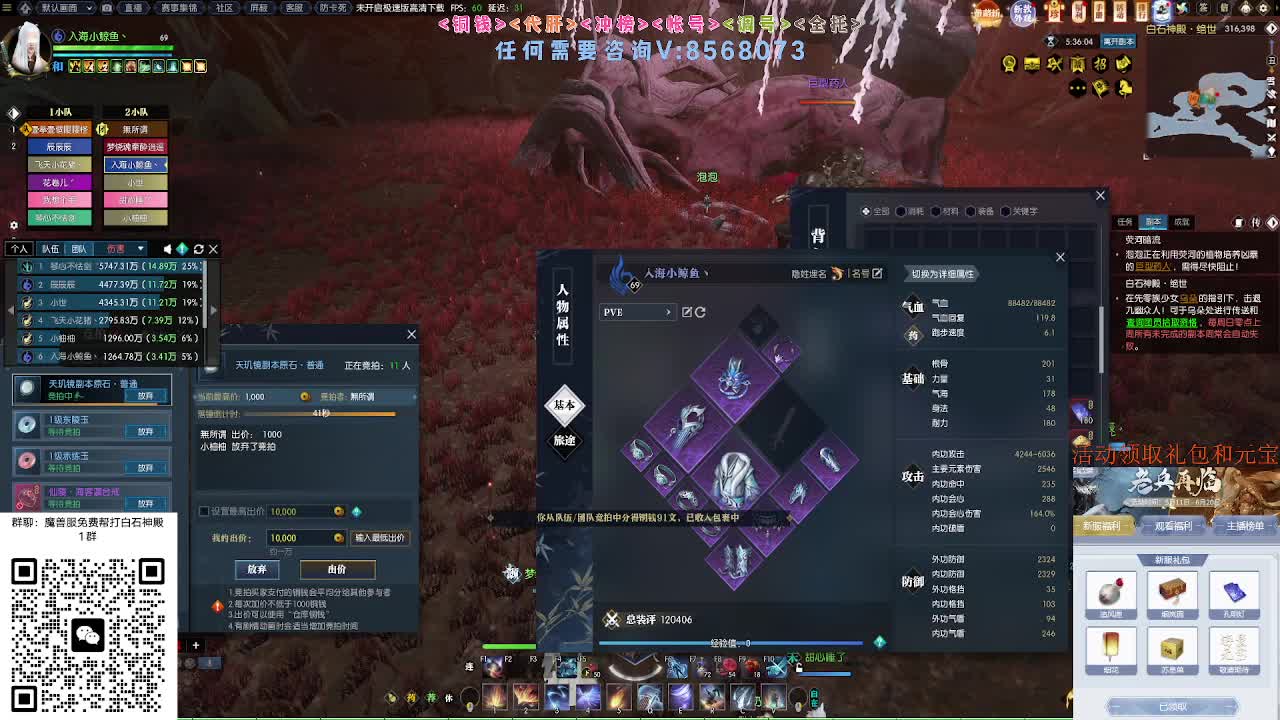Click the 我的出价 bid amount input field
Image resolution: width=1280 pixels, height=720 pixels.
point(302,538)
